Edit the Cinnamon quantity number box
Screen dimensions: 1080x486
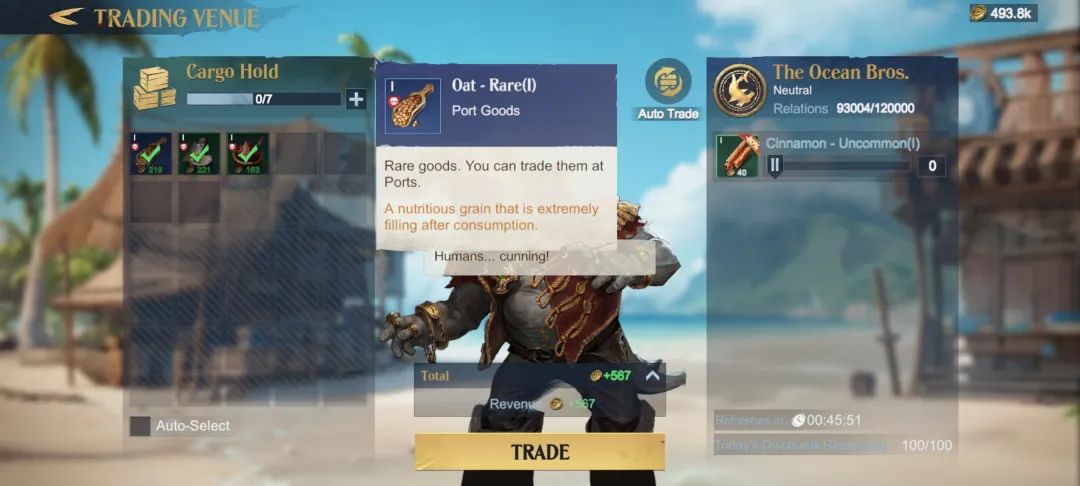(x=931, y=166)
